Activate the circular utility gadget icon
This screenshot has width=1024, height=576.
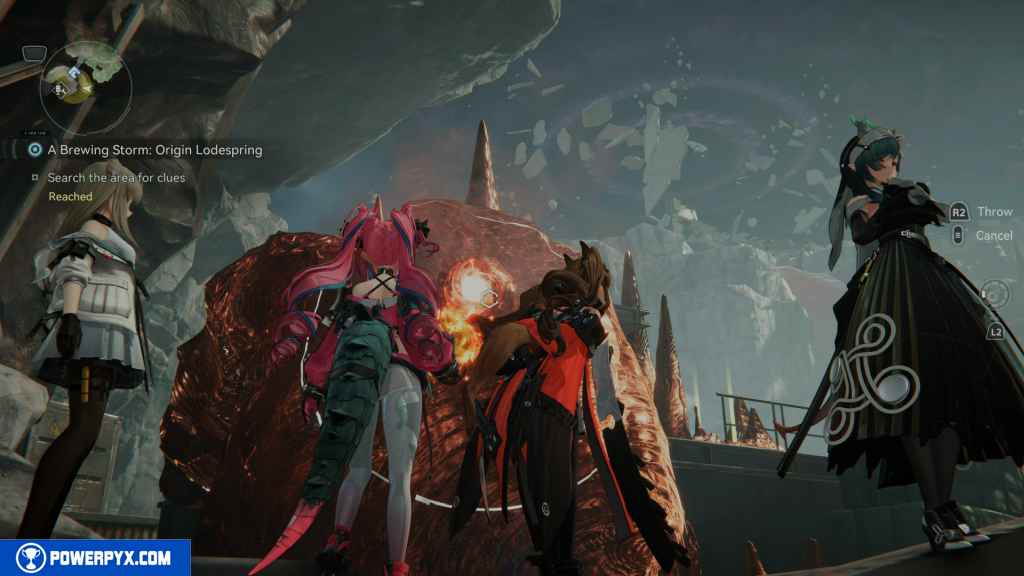(x=994, y=294)
